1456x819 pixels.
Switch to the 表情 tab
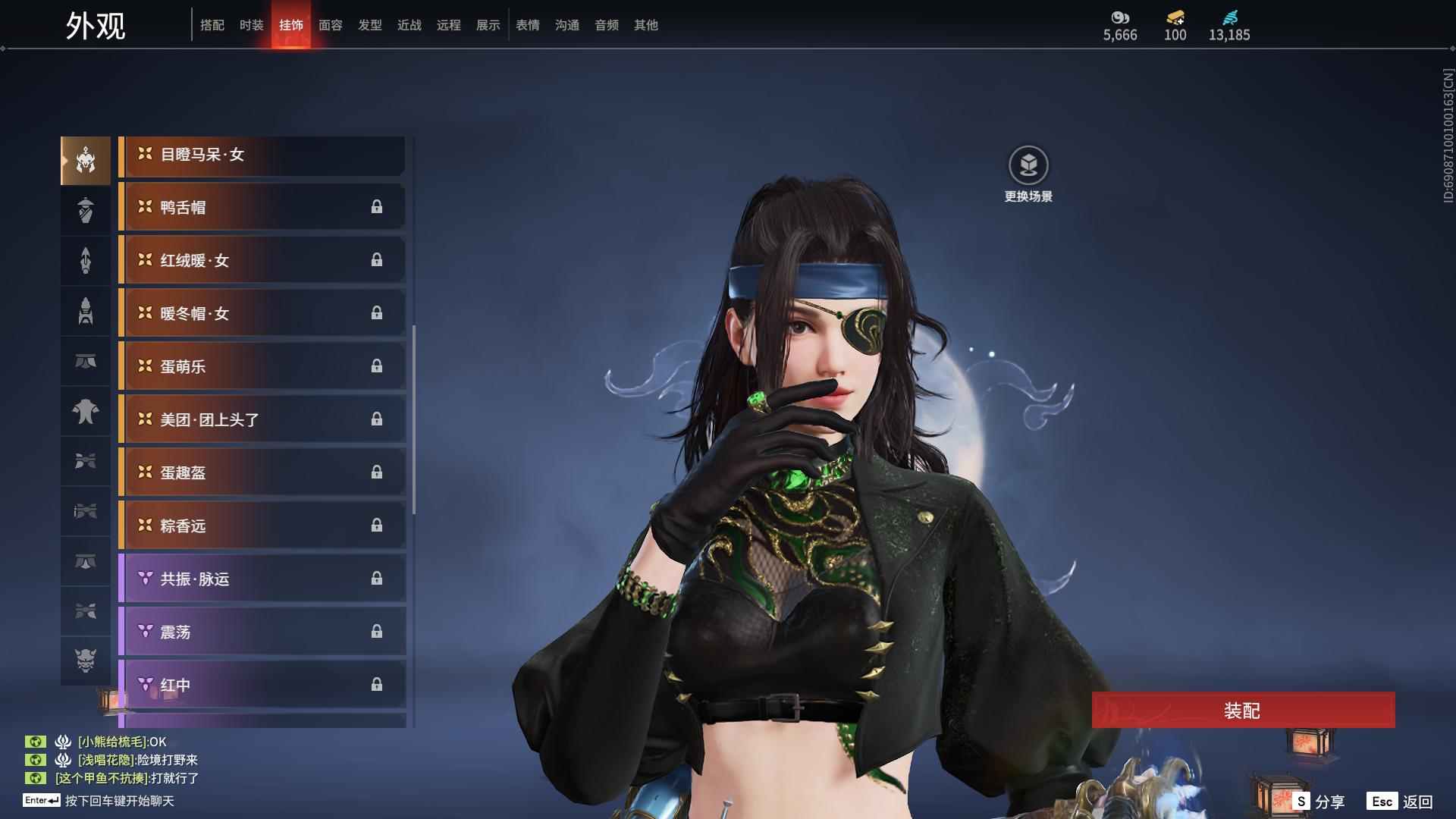[527, 25]
